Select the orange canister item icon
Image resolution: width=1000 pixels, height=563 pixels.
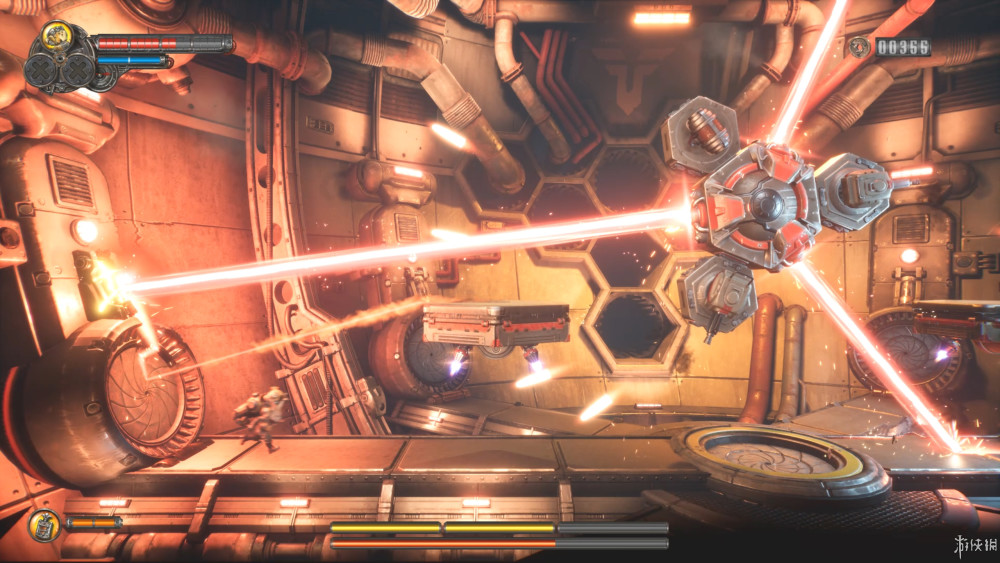(45, 524)
